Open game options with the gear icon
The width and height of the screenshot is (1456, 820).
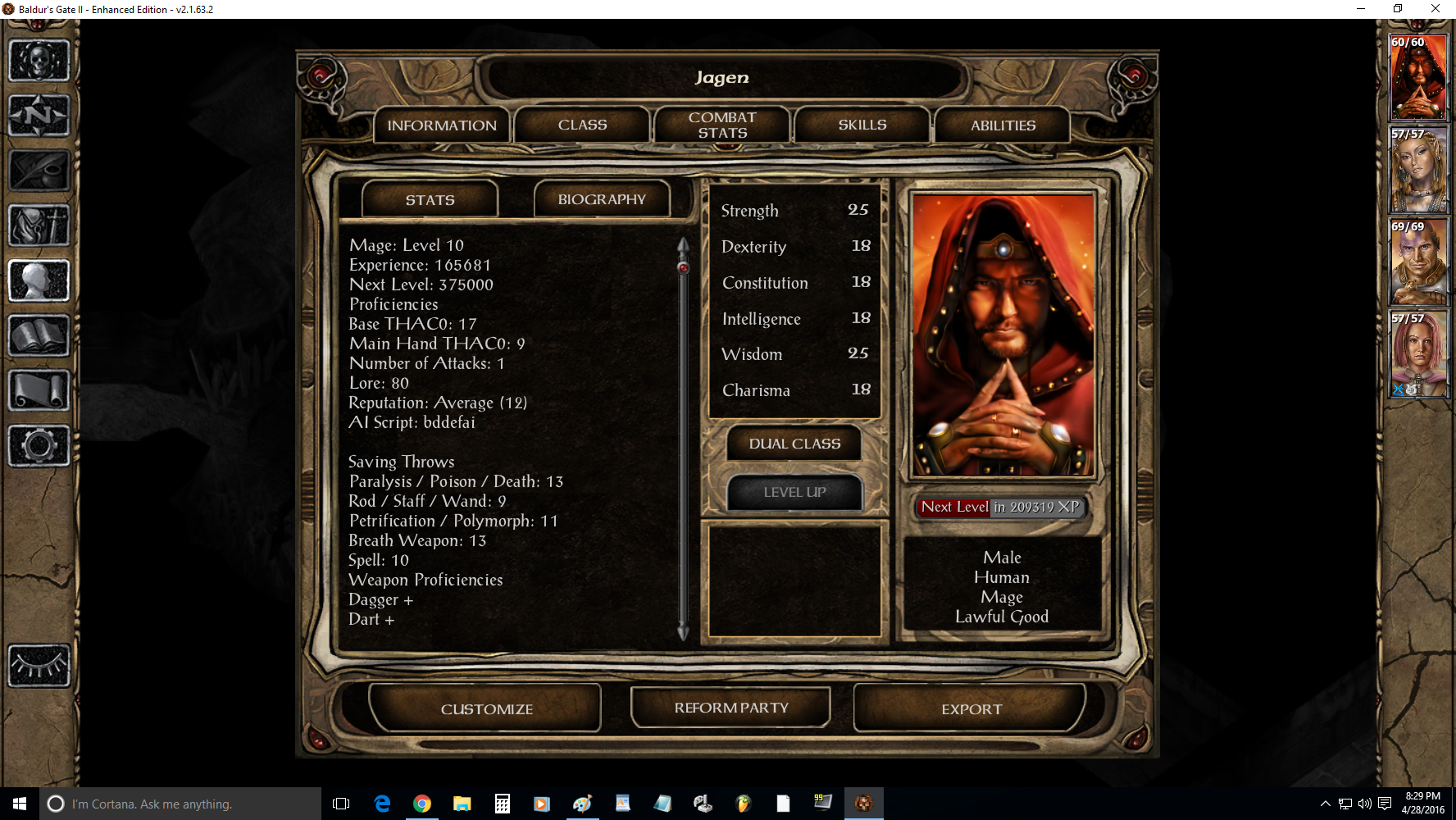pyautogui.click(x=39, y=446)
